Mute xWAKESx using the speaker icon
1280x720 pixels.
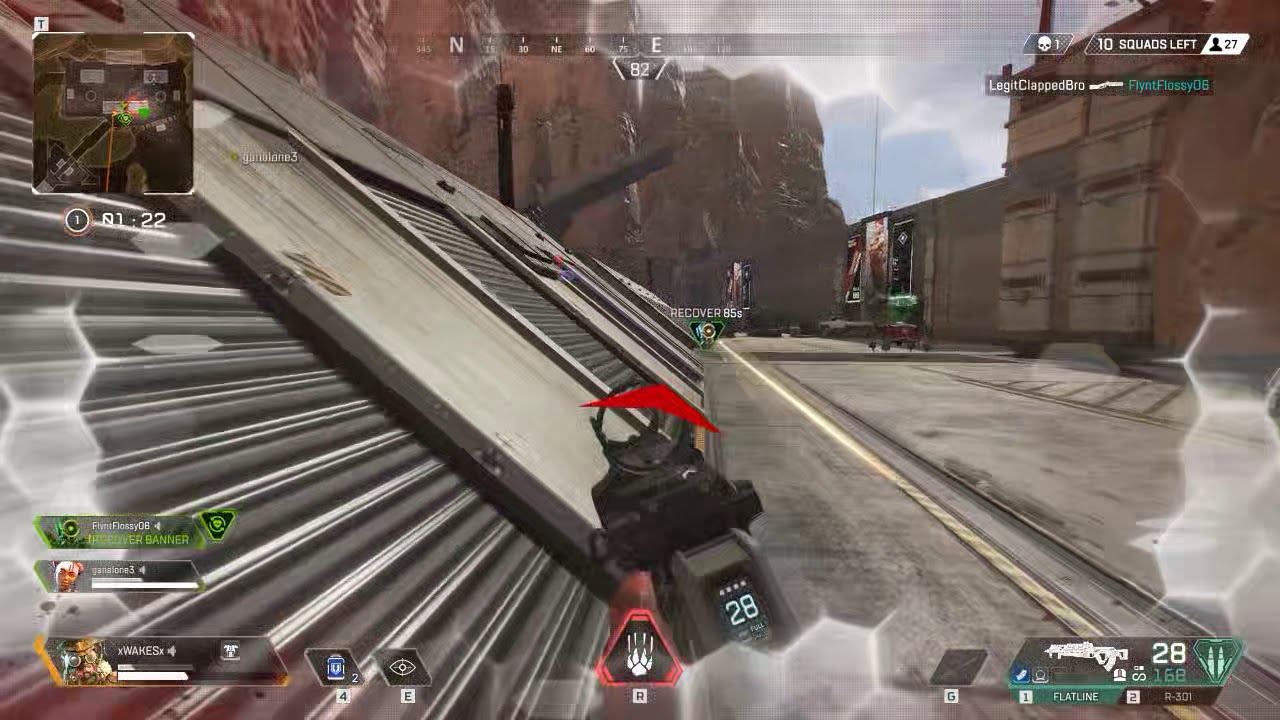tap(172, 650)
